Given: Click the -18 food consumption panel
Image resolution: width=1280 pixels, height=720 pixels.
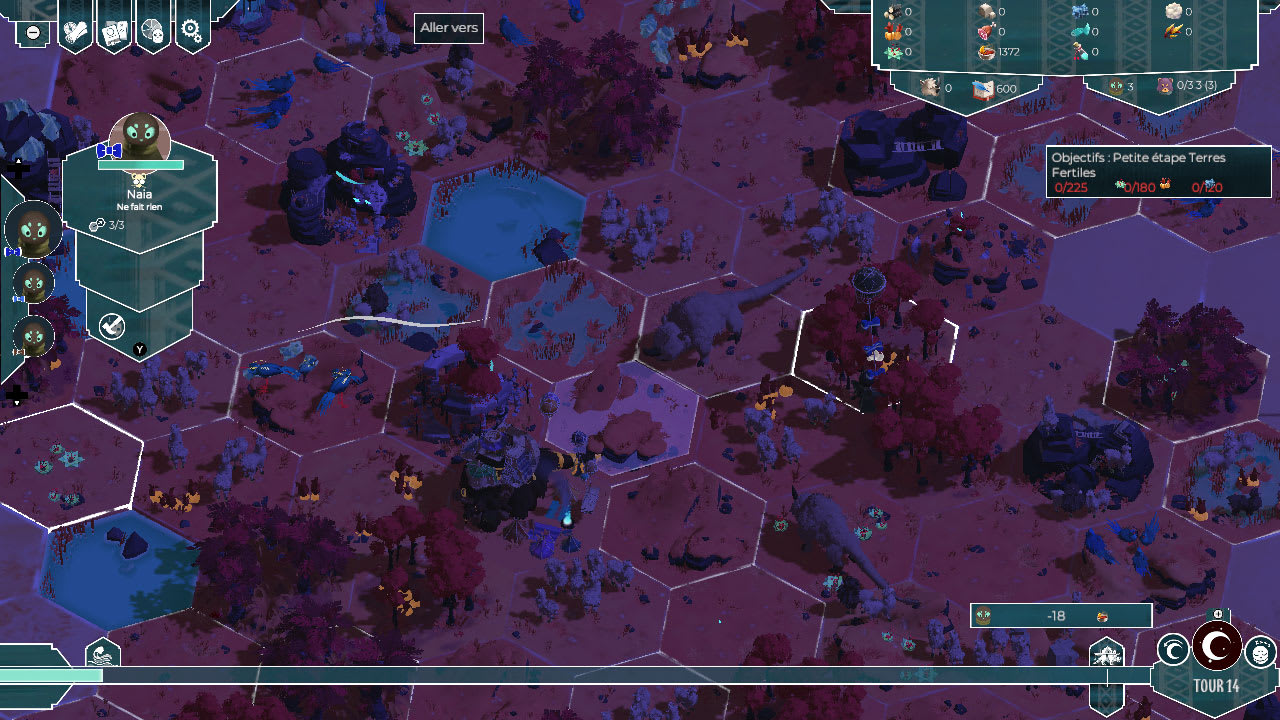Looking at the screenshot, I should tap(1060, 616).
